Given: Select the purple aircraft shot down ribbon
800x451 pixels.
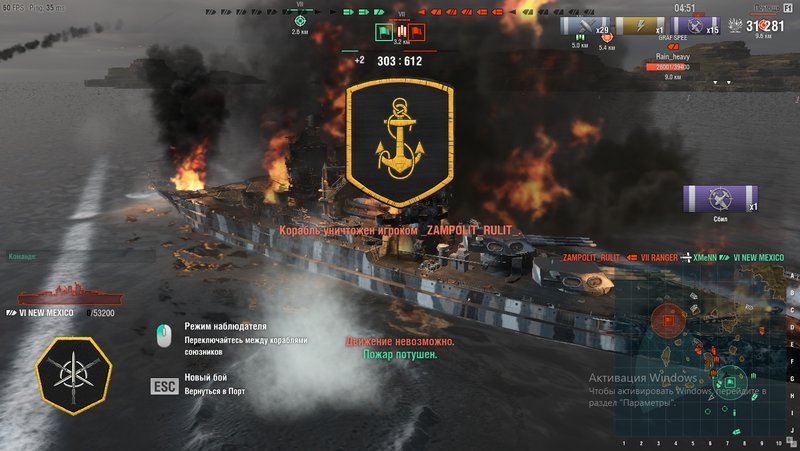Looking at the screenshot, I should (x=699, y=27).
